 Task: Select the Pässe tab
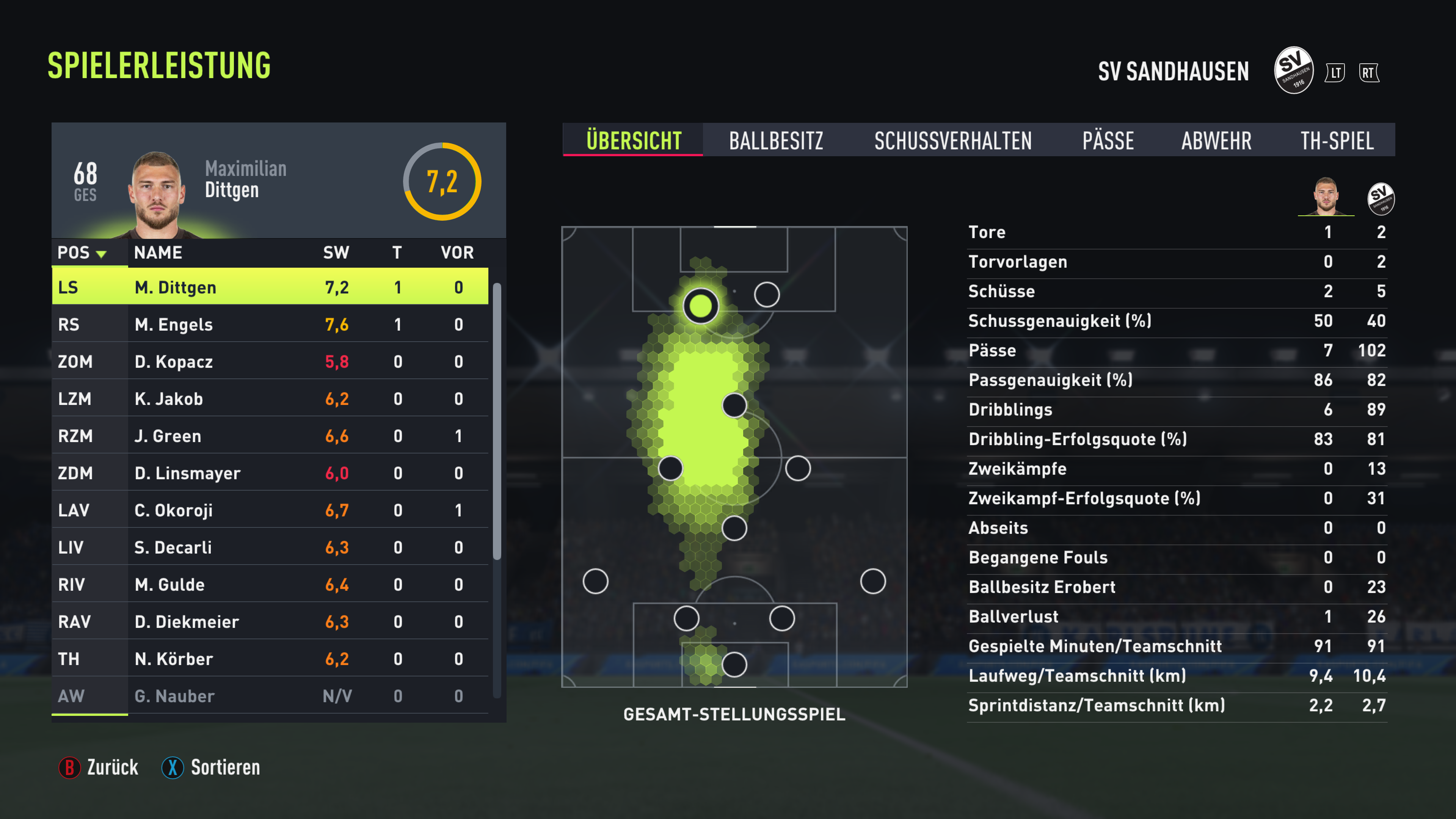coord(1107,140)
